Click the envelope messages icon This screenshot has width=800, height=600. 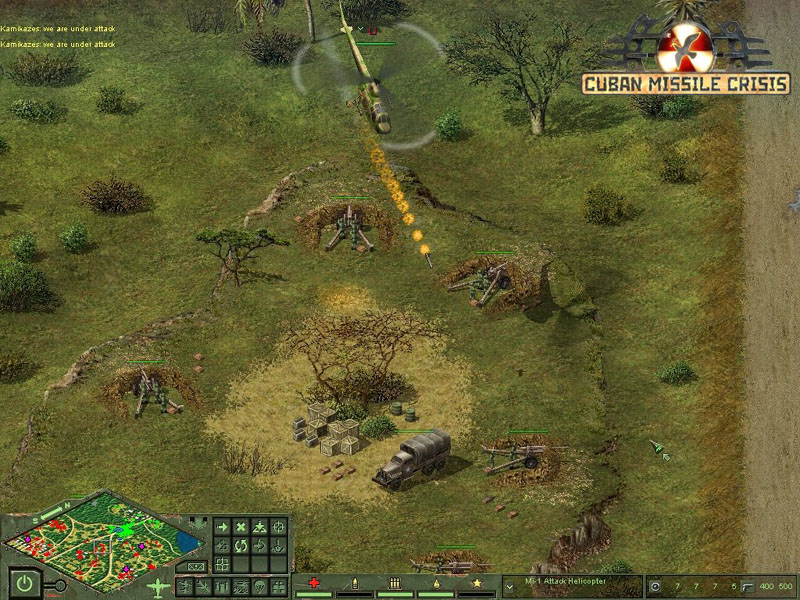194,566
